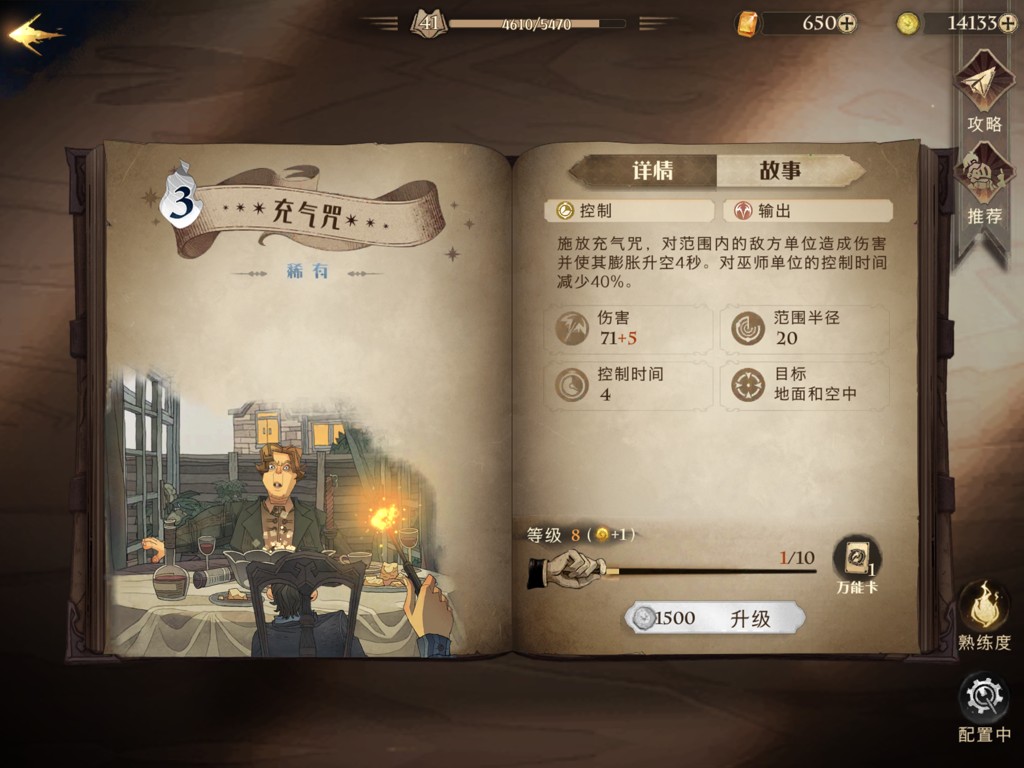Screen dimensions: 1024x768
Task: Add more orange gem currency
Action: pos(847,23)
